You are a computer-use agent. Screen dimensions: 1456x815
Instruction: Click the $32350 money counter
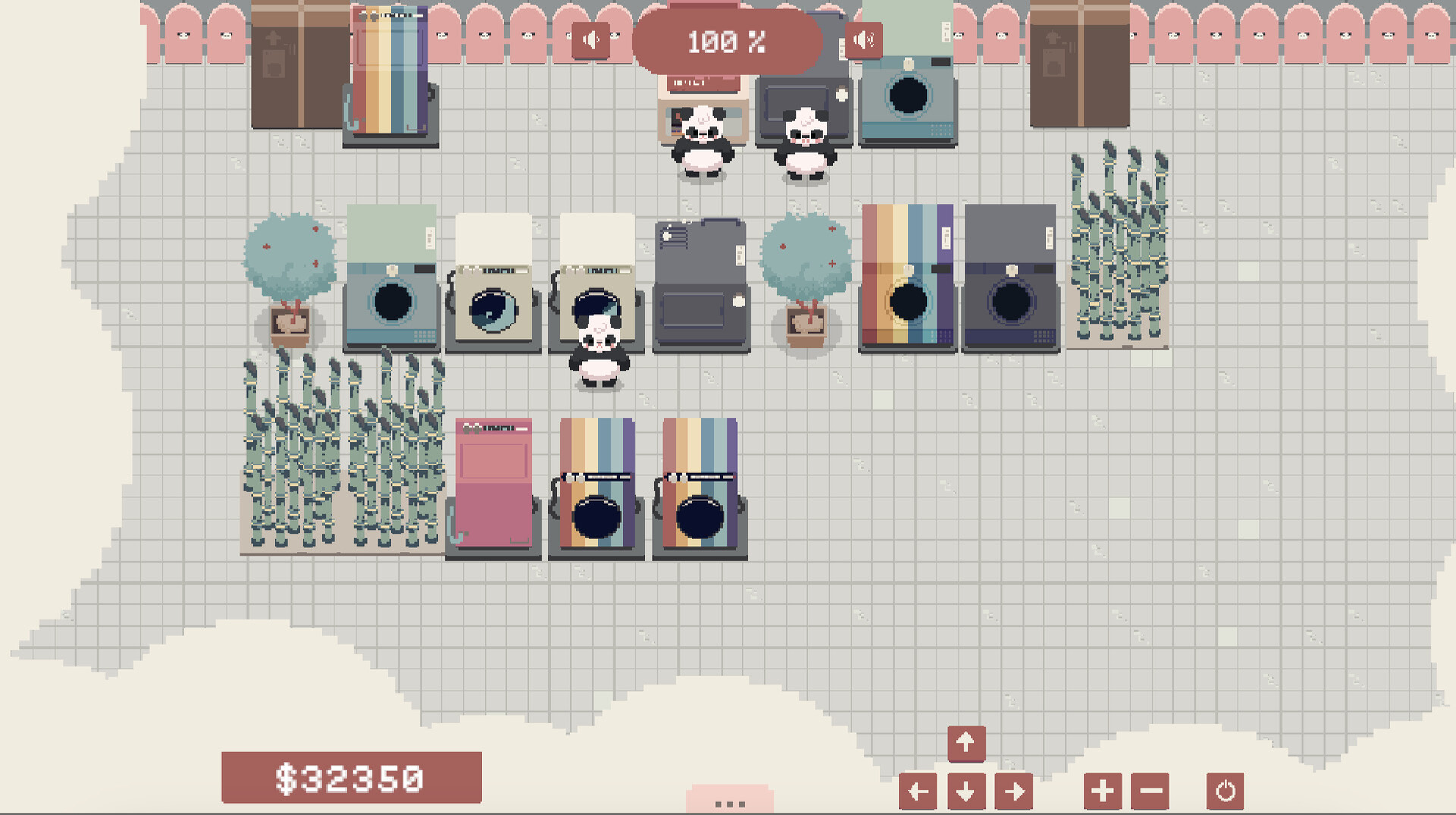pos(351,776)
